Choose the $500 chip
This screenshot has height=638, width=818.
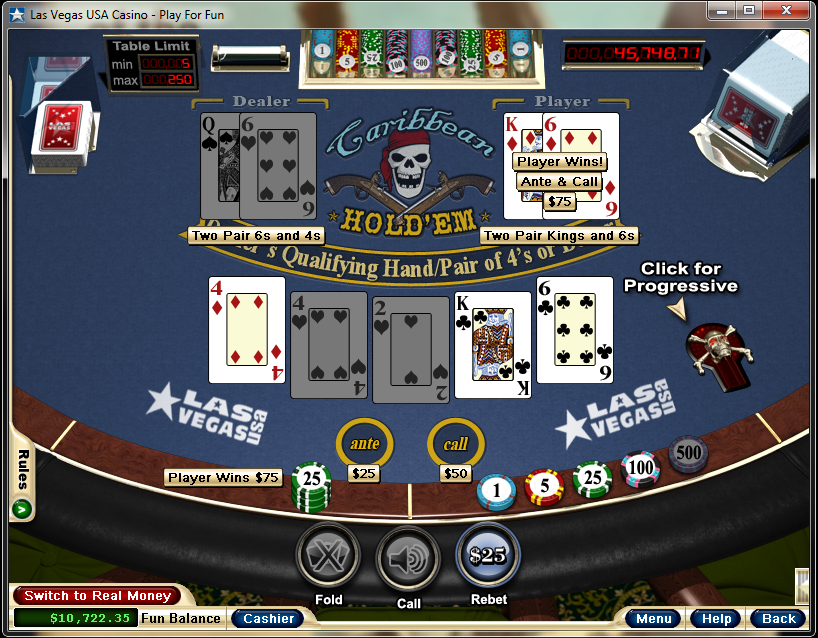click(688, 453)
